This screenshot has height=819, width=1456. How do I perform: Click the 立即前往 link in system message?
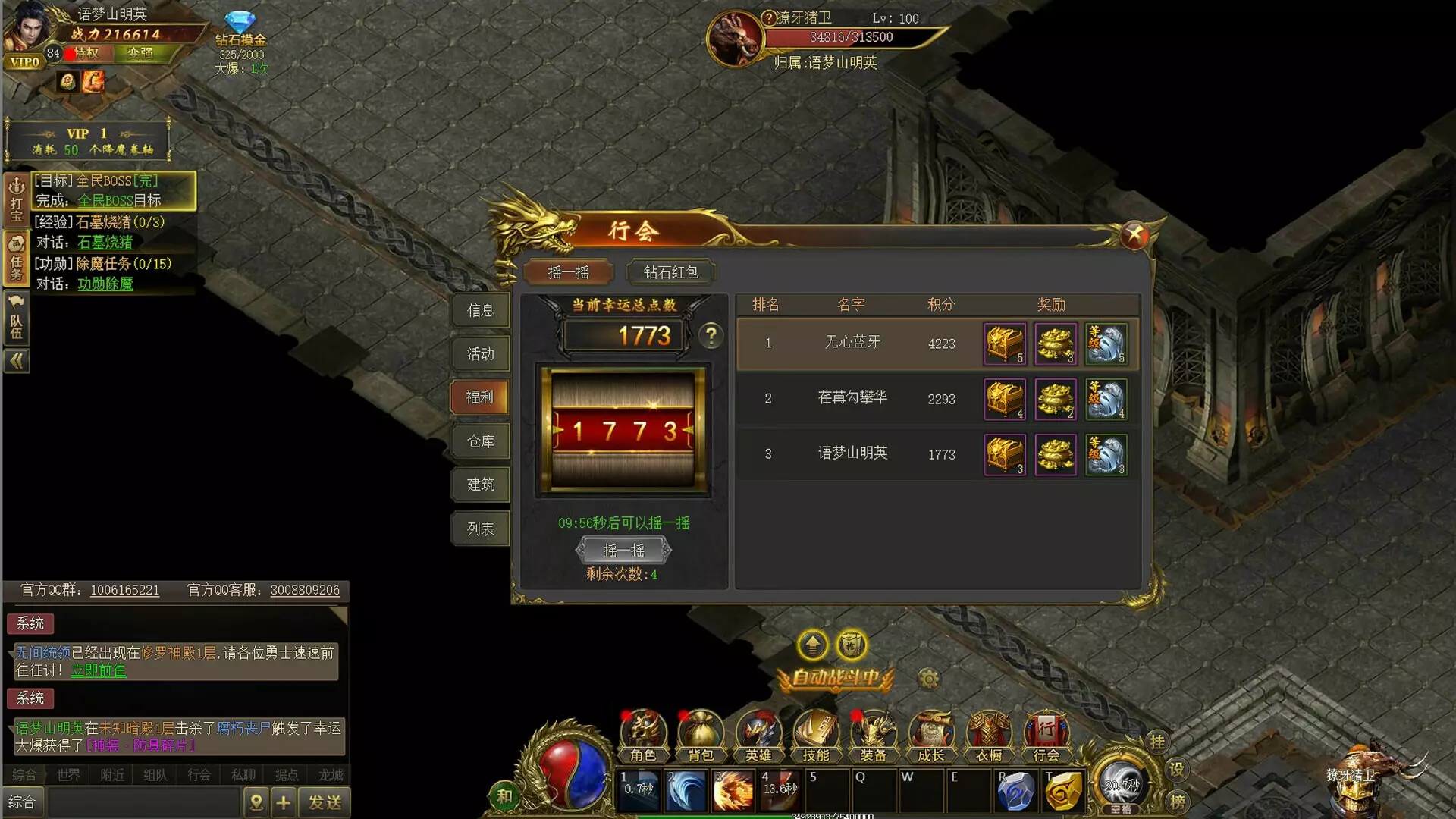(x=98, y=671)
